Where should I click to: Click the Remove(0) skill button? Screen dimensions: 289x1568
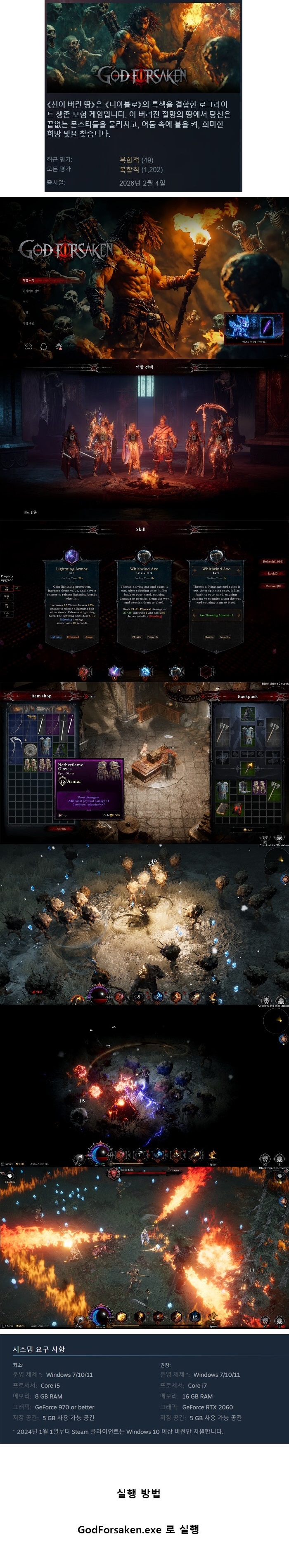tap(272, 586)
